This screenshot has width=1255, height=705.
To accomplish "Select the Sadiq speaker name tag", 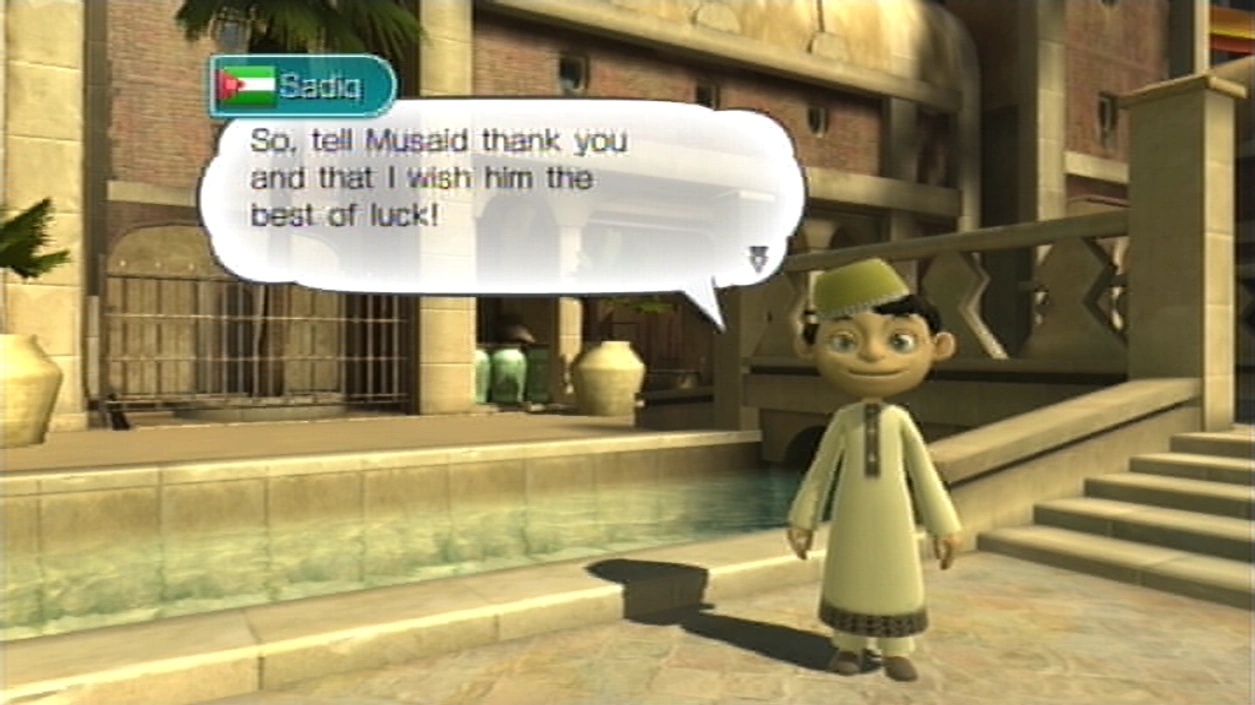I will tap(302, 87).
